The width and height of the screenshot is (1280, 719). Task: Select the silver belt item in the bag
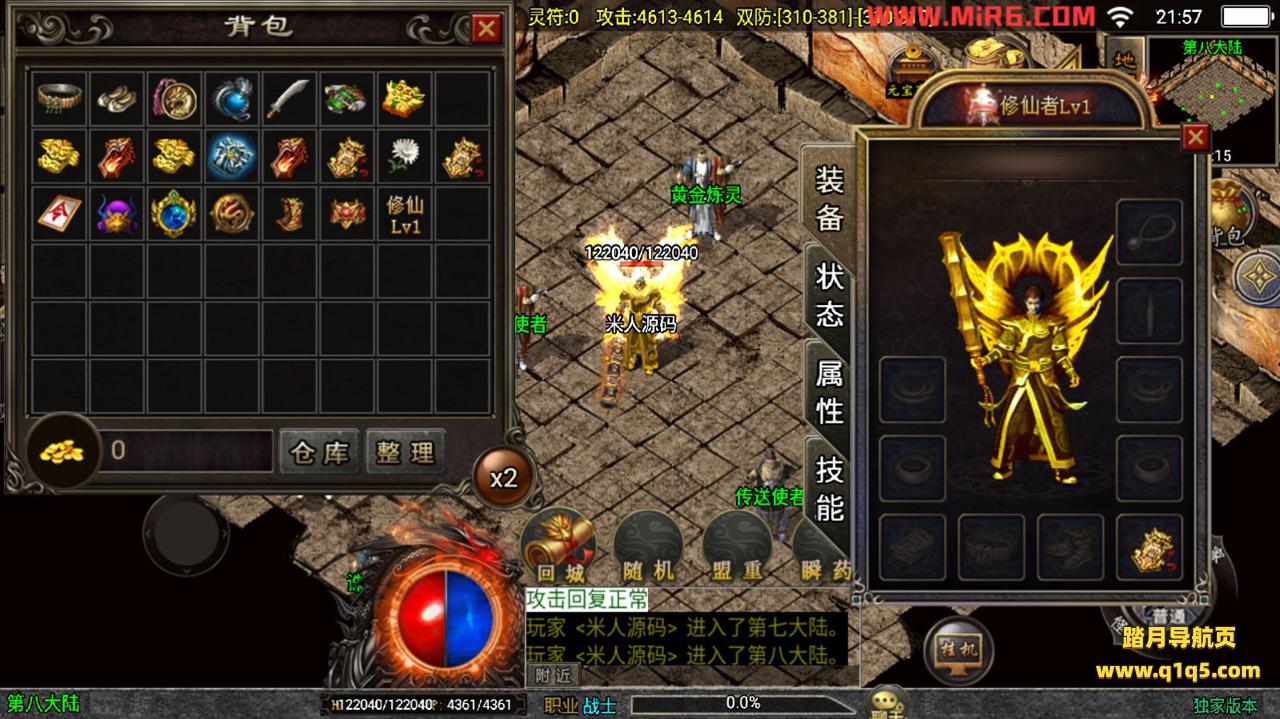click(61, 98)
